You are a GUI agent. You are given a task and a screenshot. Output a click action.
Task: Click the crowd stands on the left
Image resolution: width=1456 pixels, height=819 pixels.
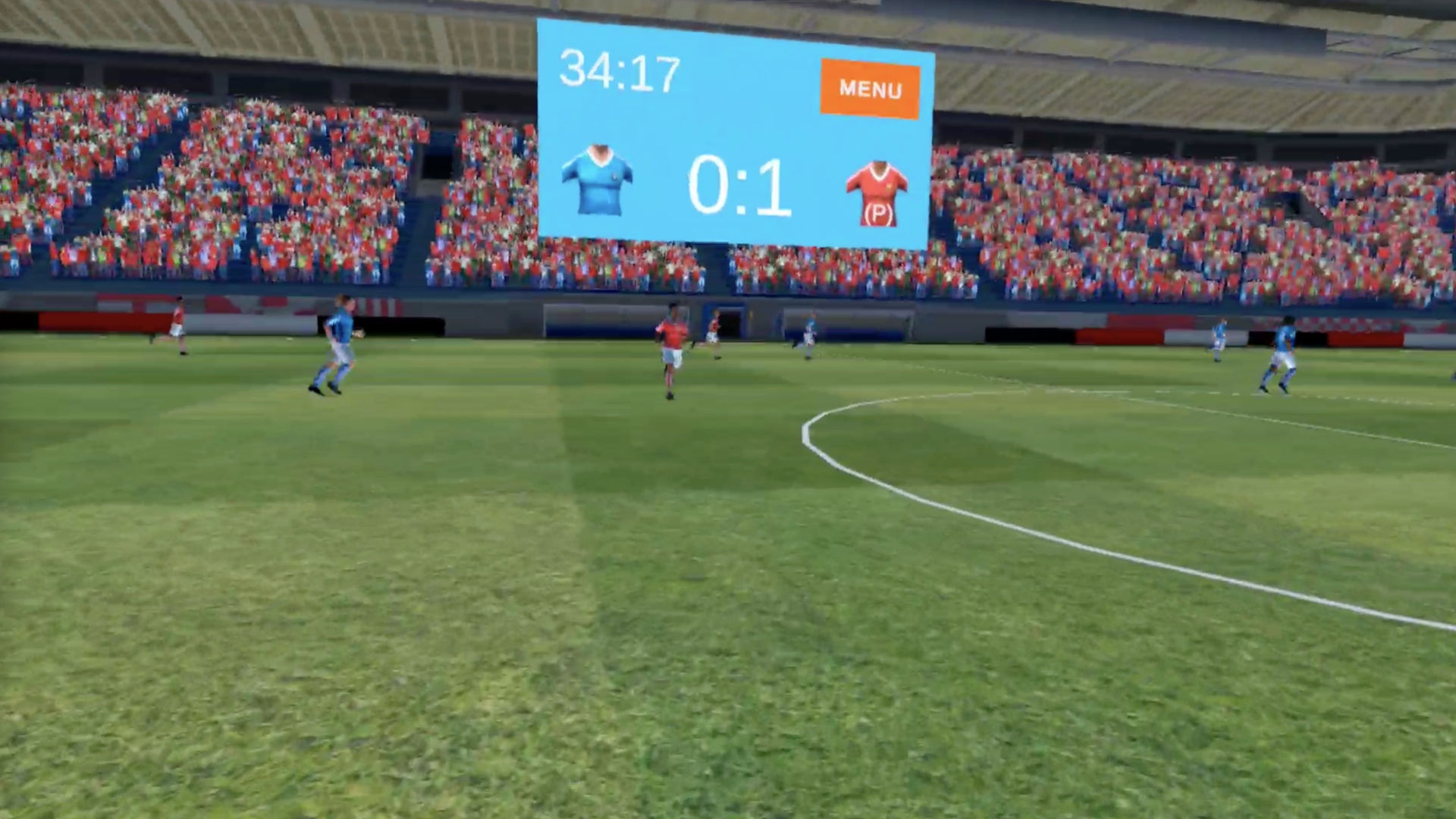(227, 190)
